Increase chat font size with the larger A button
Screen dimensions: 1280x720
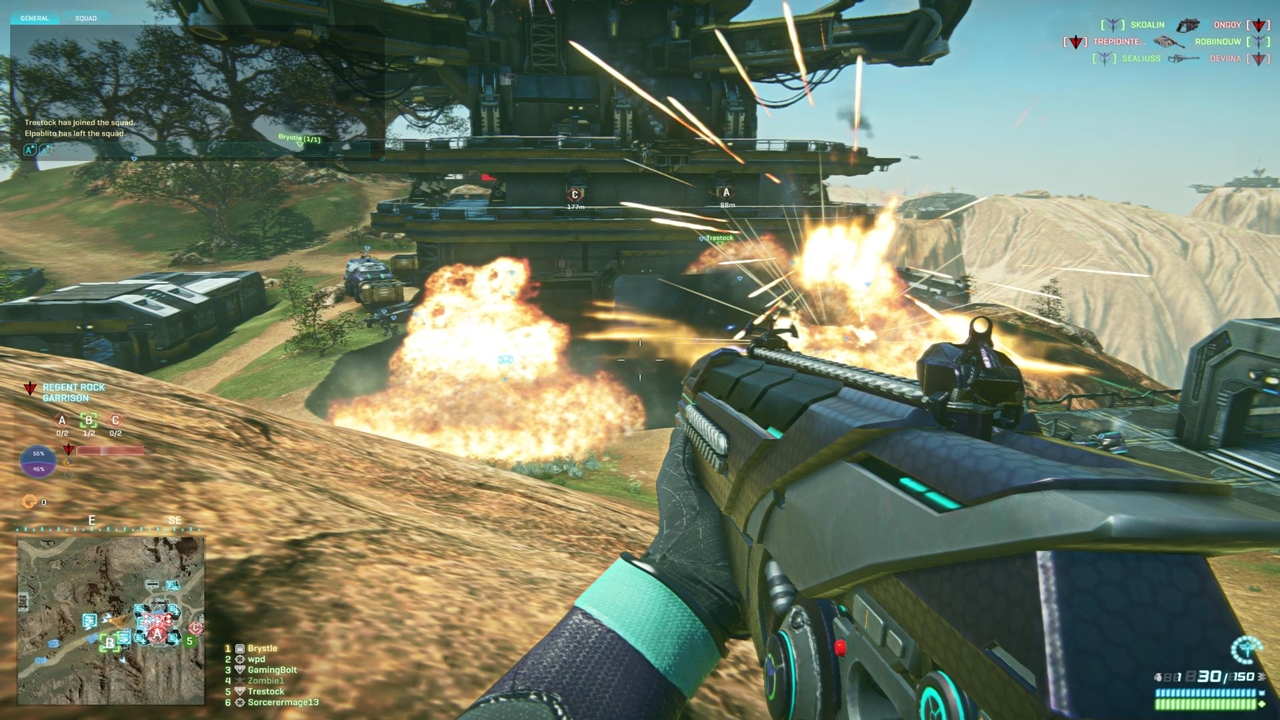coord(29,150)
